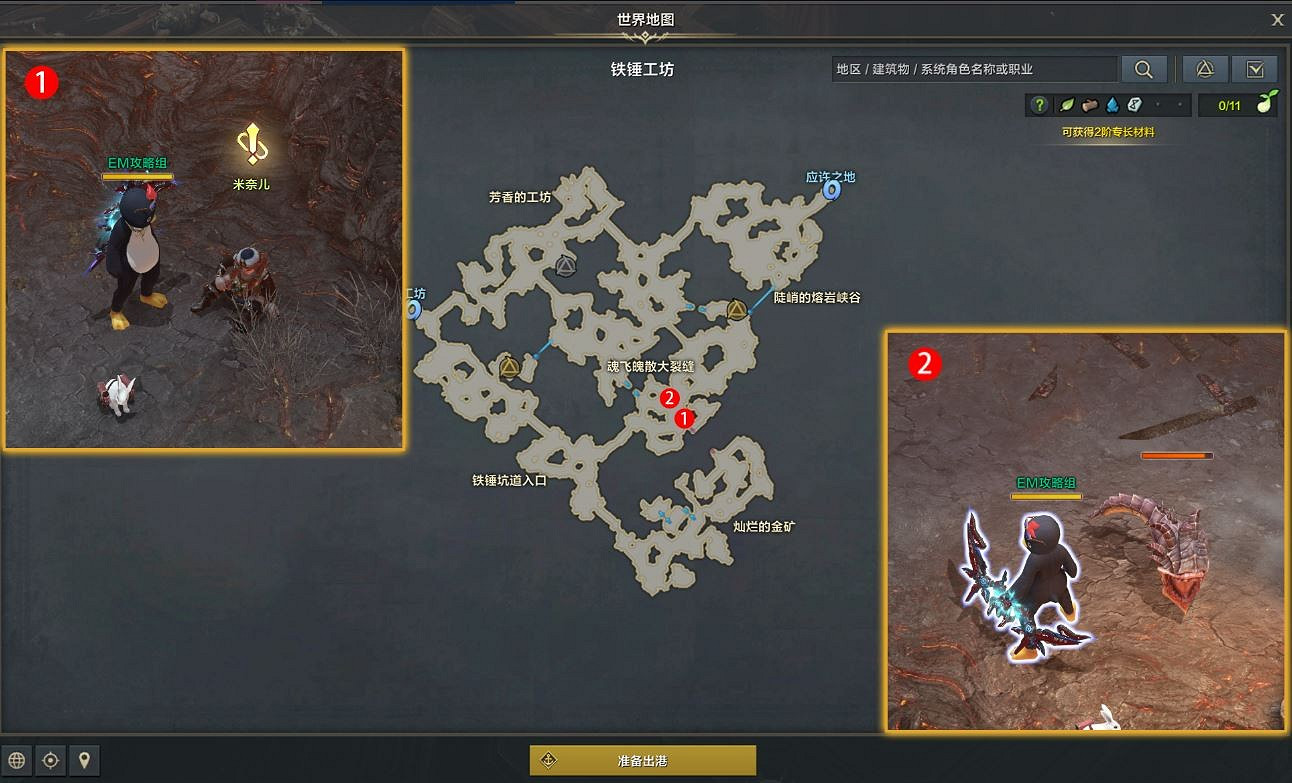
Task: Select the map pin marker icon
Action: point(84,760)
